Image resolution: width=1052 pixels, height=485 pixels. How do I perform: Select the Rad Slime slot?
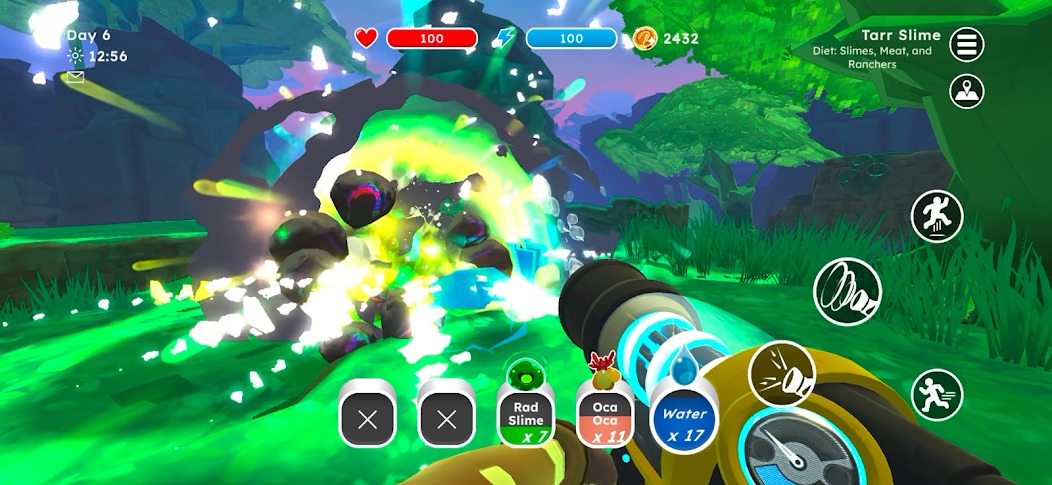(526, 415)
